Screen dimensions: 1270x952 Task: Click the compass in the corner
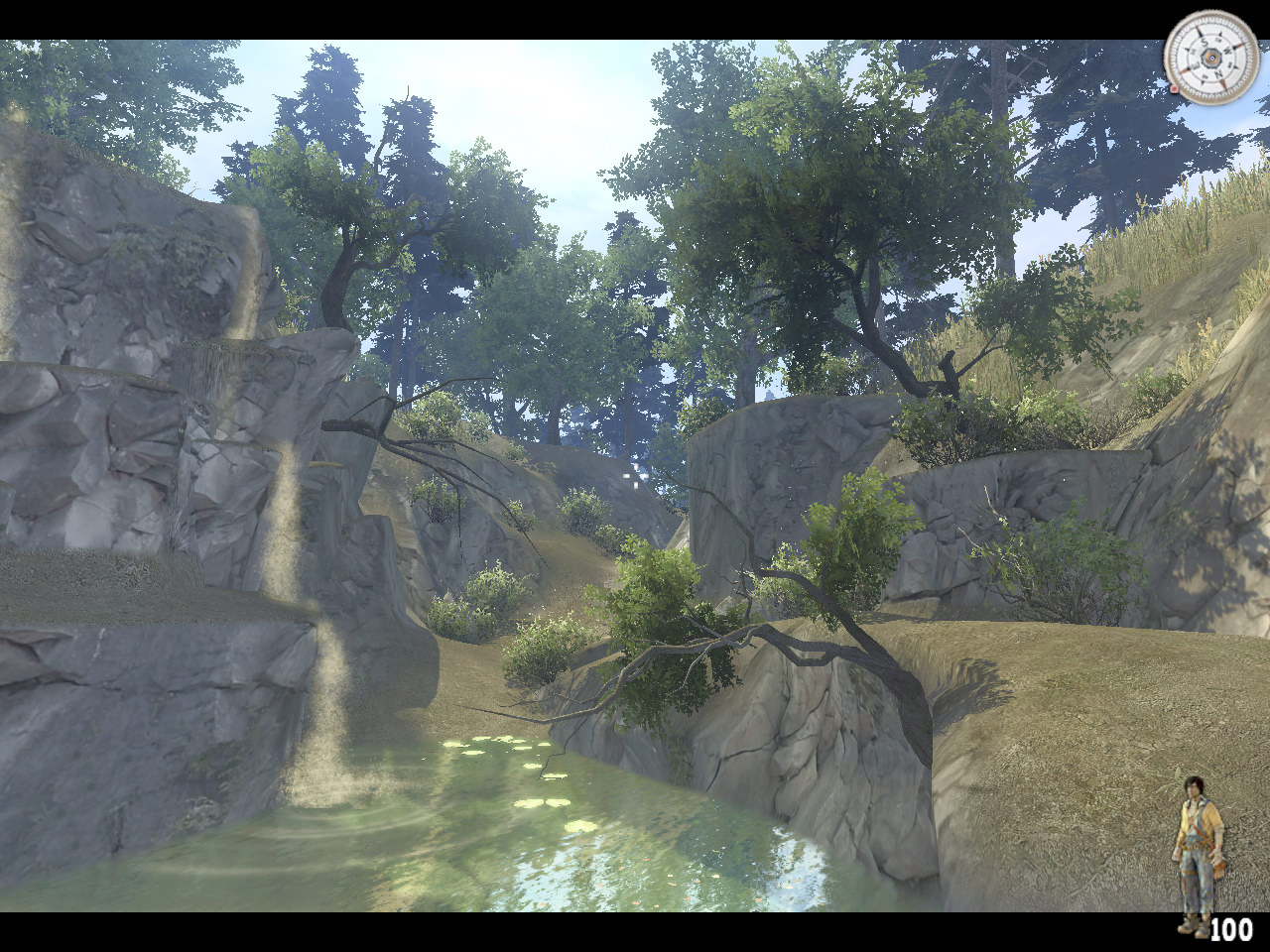coord(1210,58)
